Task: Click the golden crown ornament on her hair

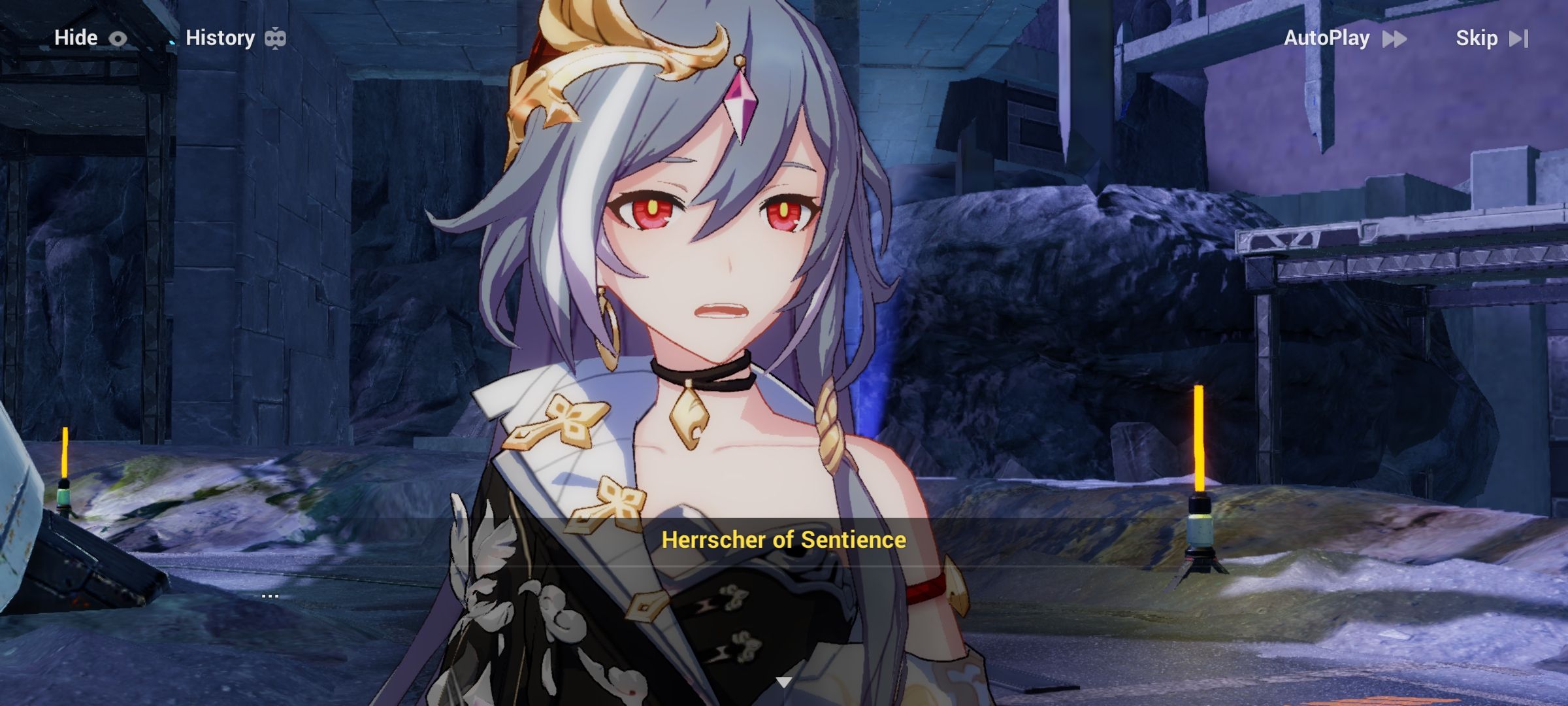Action: point(608,59)
